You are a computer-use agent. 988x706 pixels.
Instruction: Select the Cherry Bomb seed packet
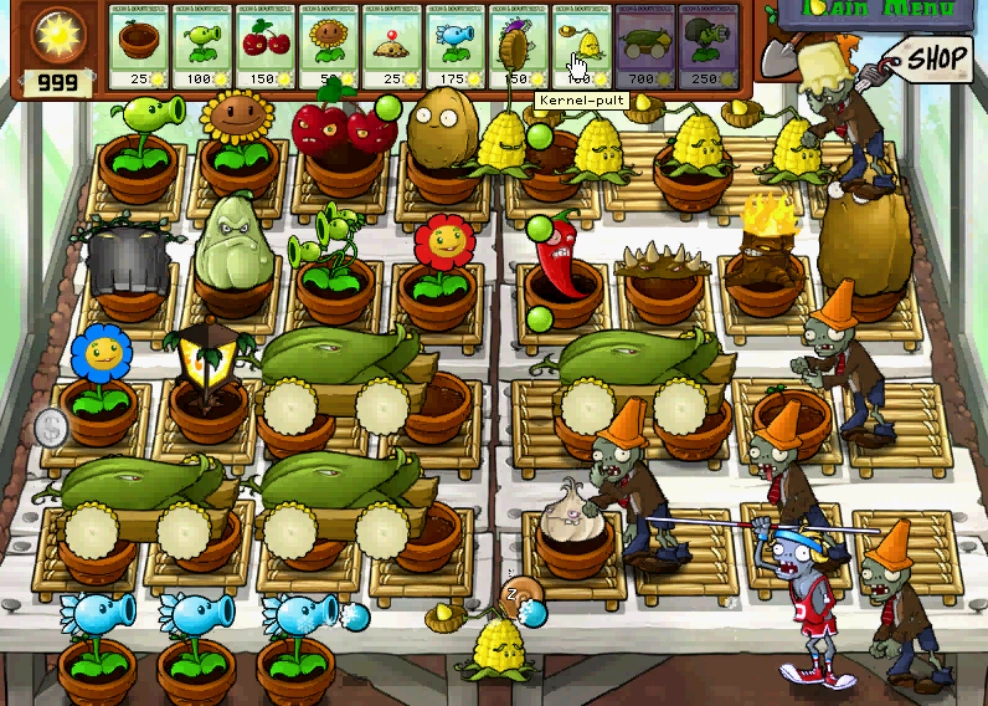click(x=265, y=46)
